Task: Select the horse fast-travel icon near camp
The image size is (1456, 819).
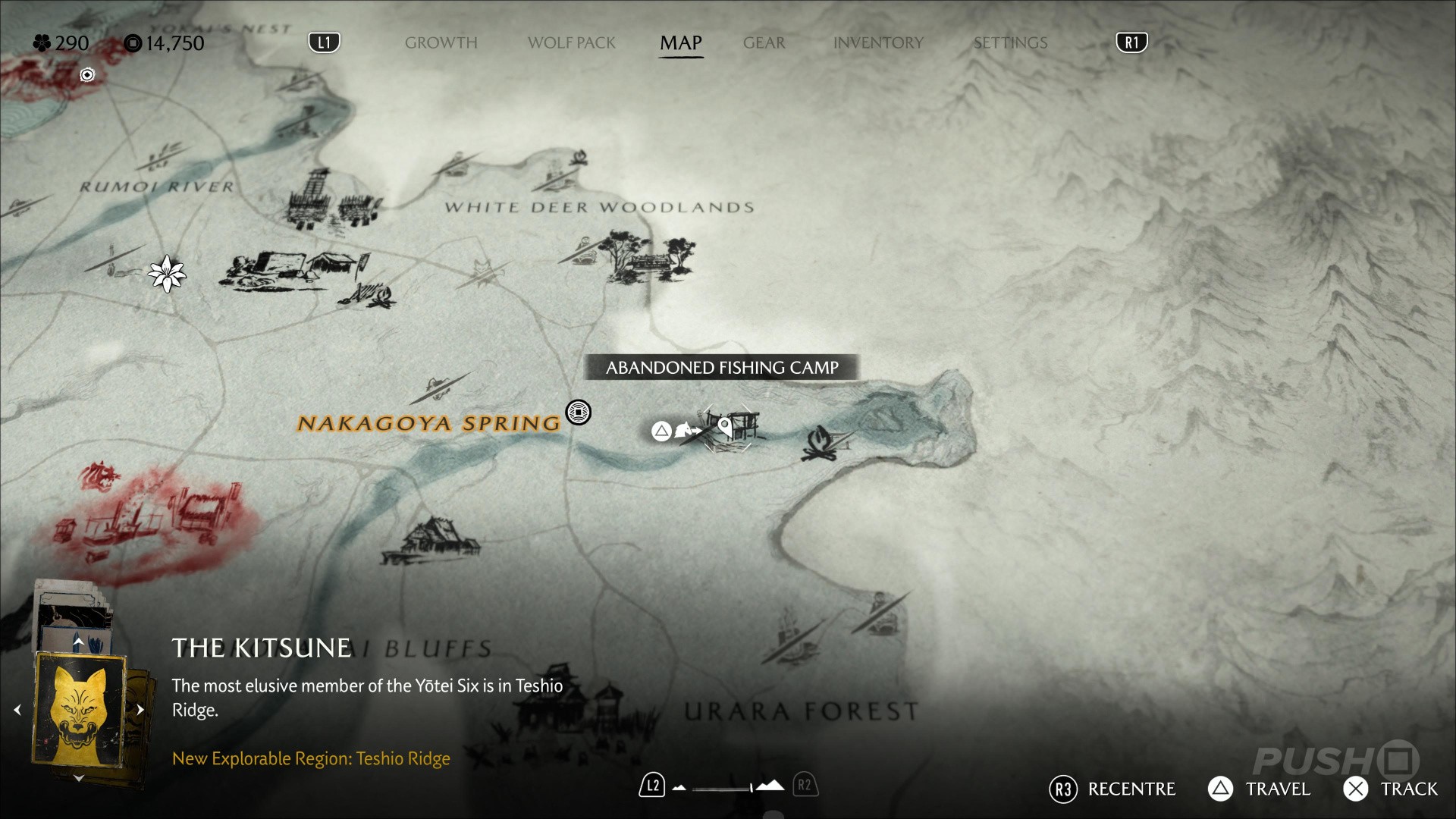Action: click(x=686, y=431)
